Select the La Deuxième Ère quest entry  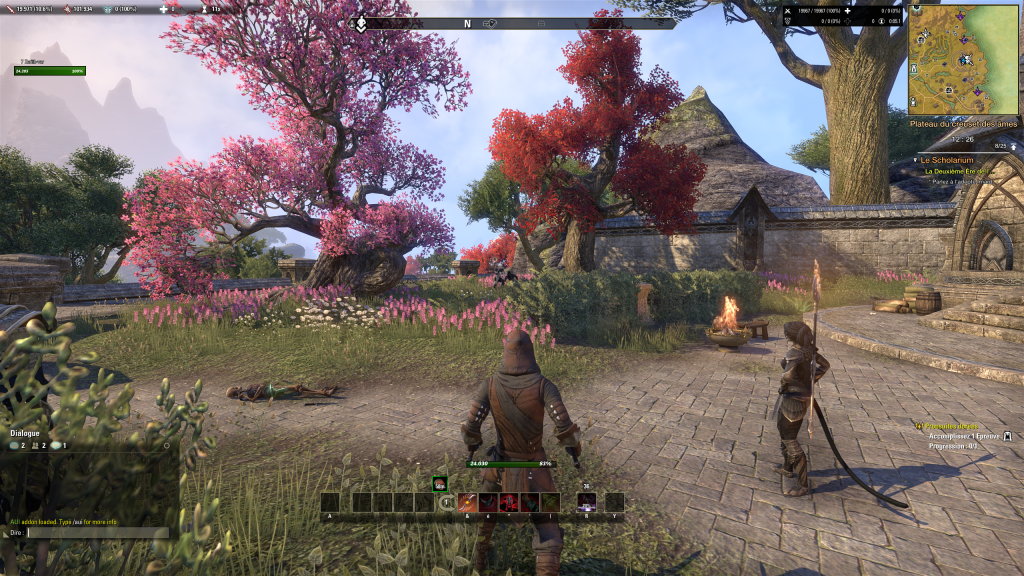coord(957,171)
